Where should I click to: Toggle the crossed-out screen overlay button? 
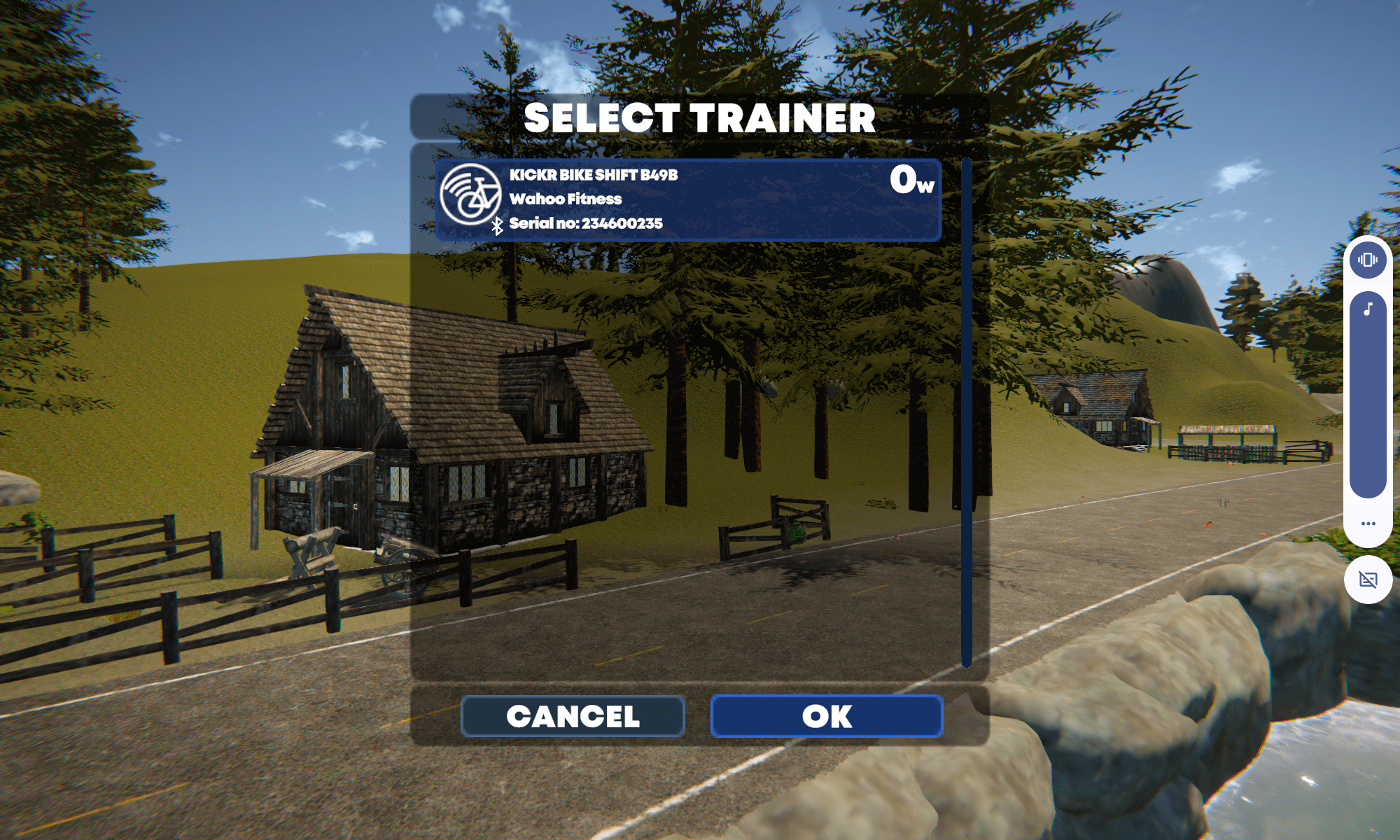tap(1368, 580)
